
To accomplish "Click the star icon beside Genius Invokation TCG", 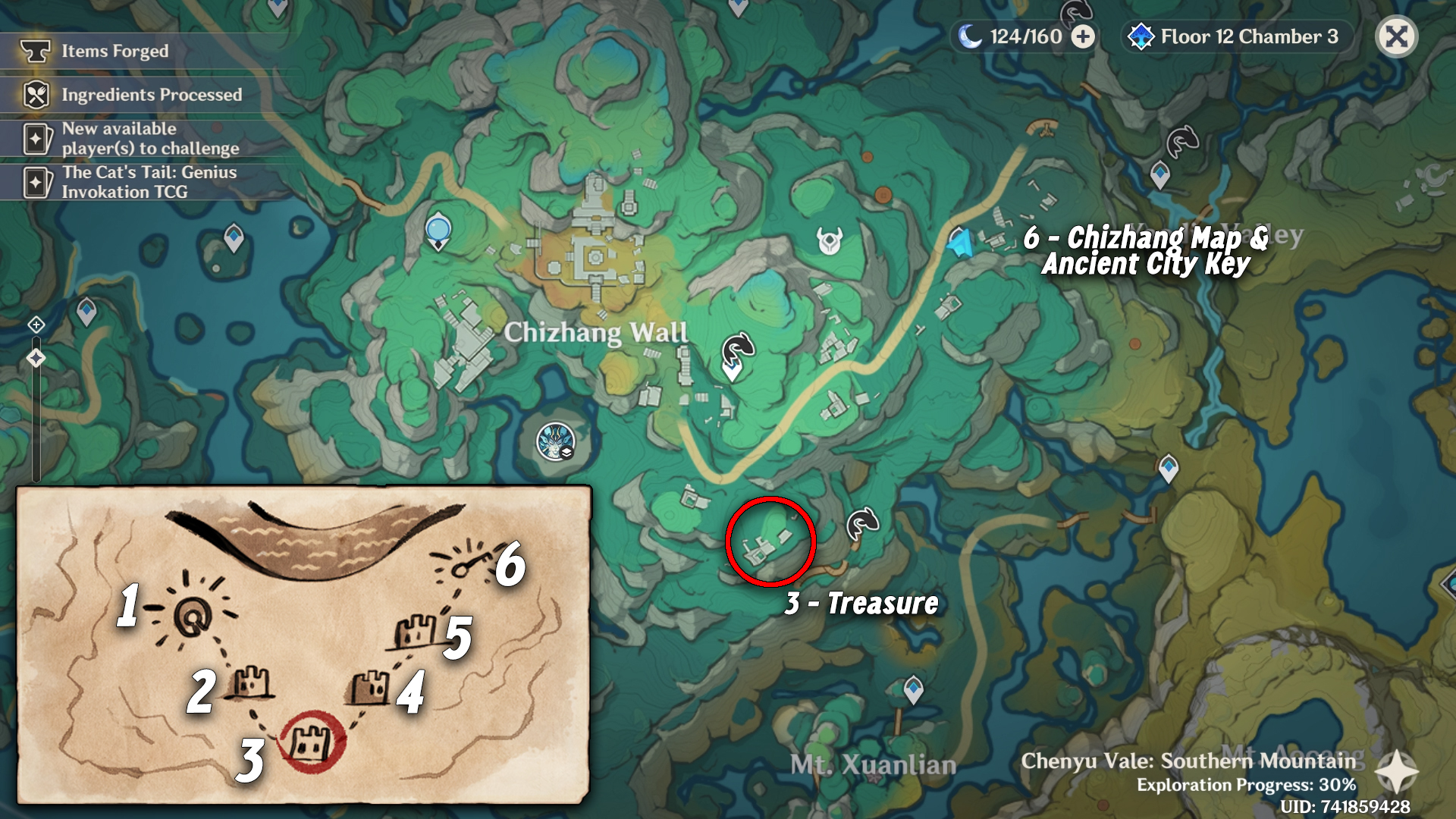I will pyautogui.click(x=36, y=180).
